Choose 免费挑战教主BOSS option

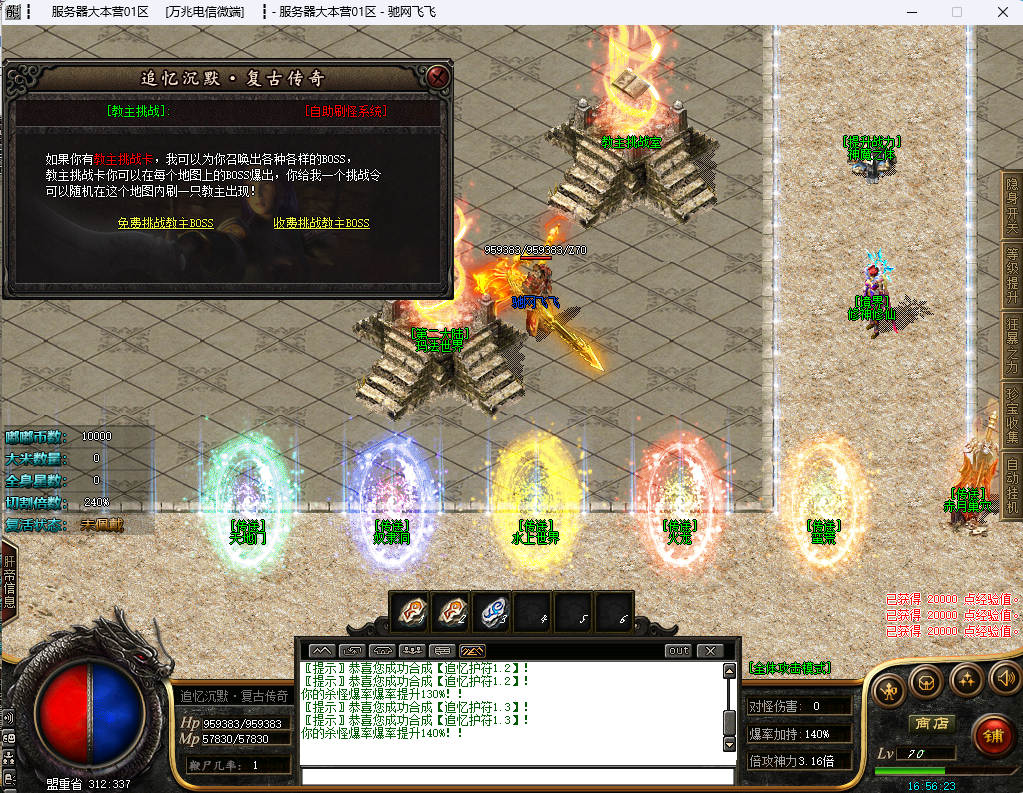[x=165, y=223]
